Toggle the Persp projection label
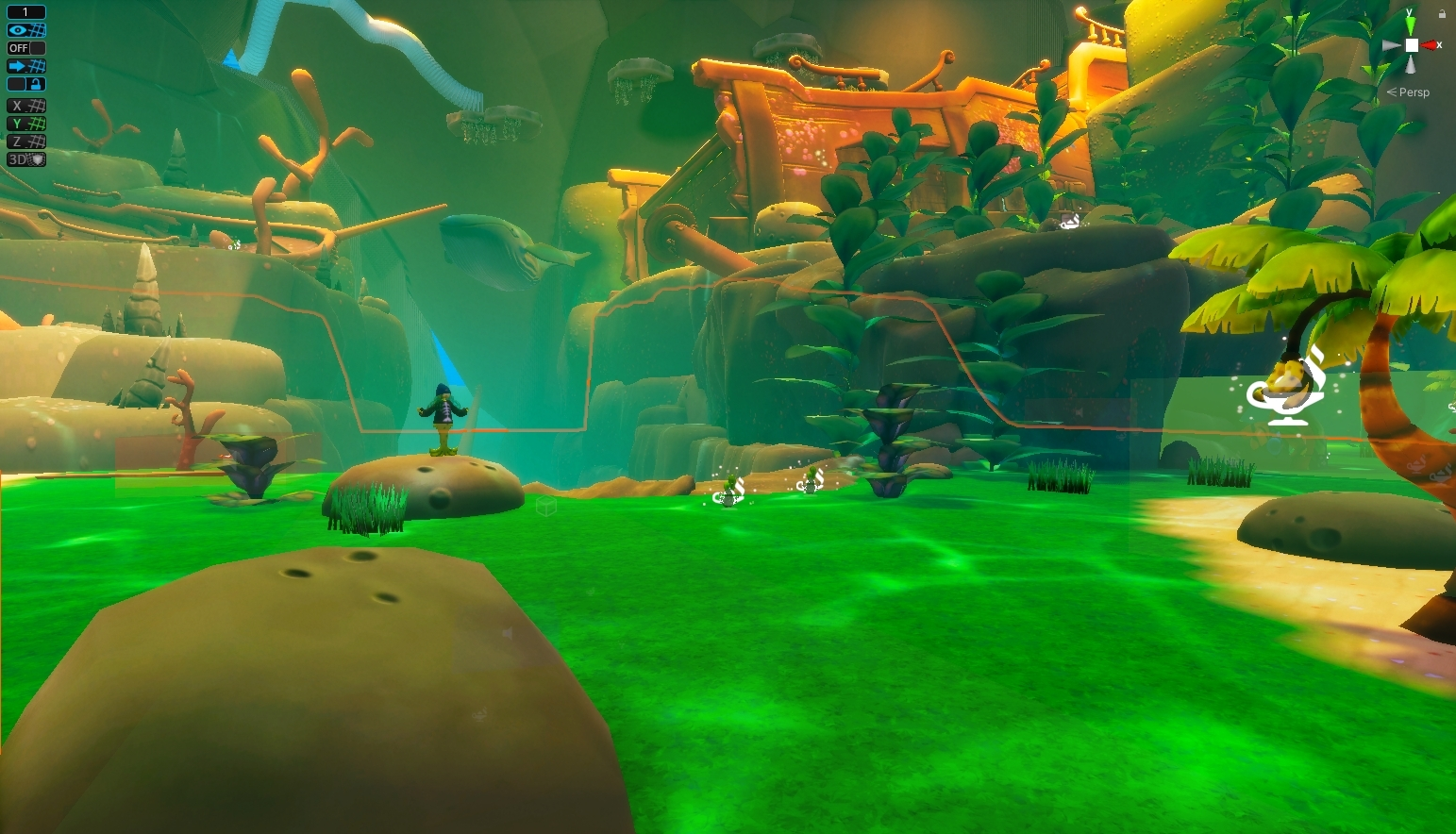 point(1414,92)
